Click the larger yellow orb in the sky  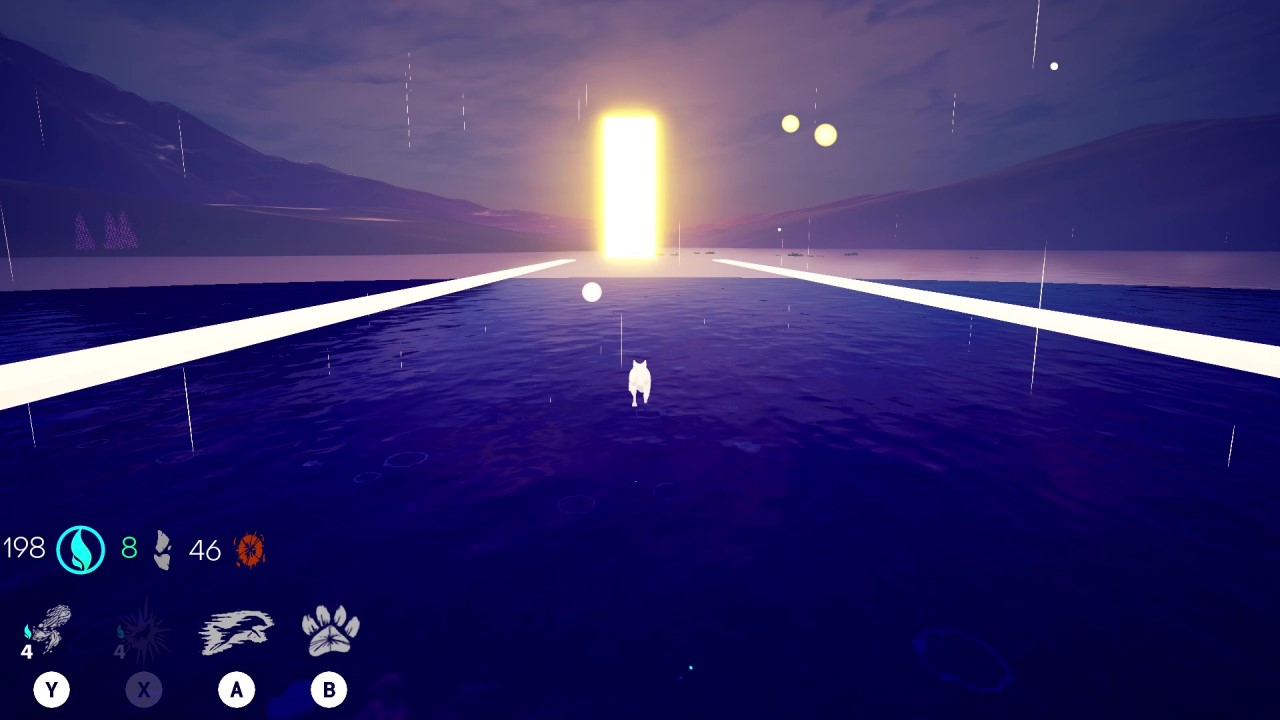pos(825,135)
